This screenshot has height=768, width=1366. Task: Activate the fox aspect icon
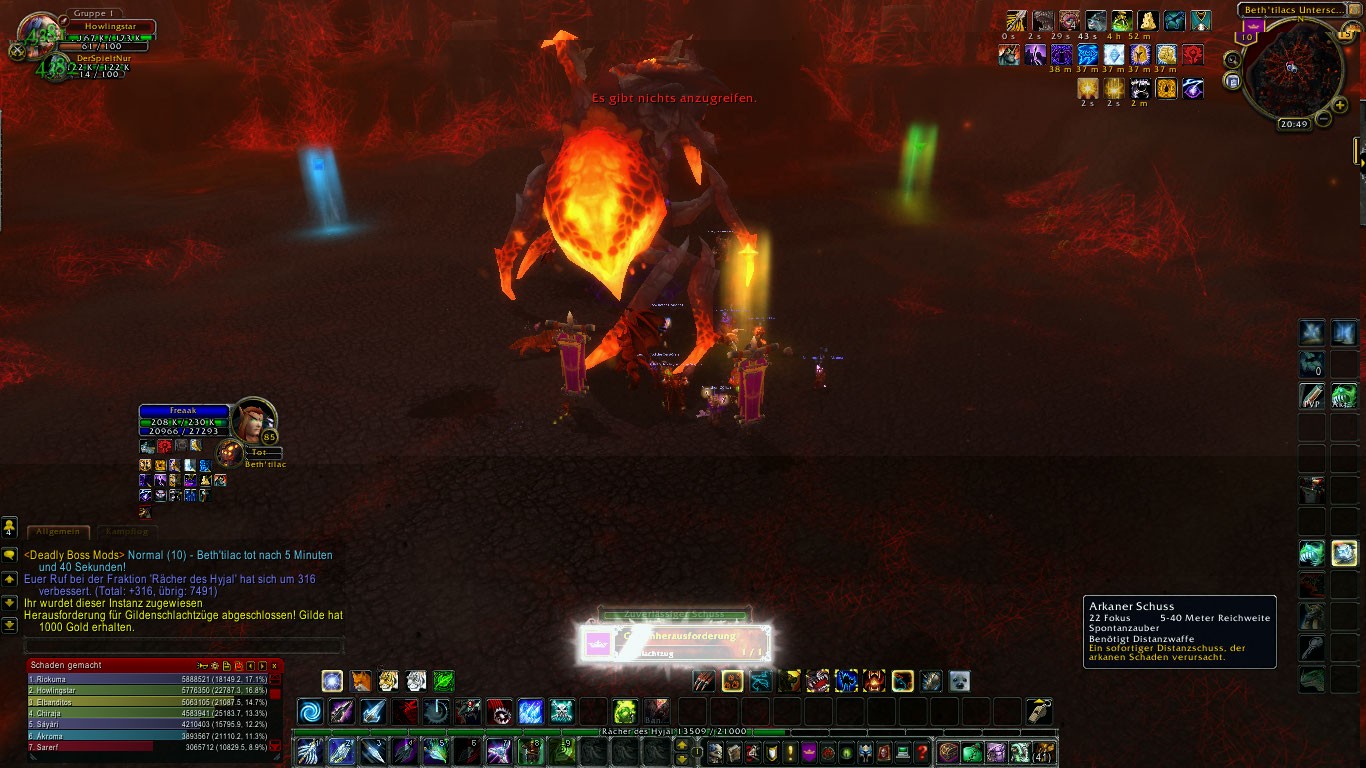coord(360,681)
